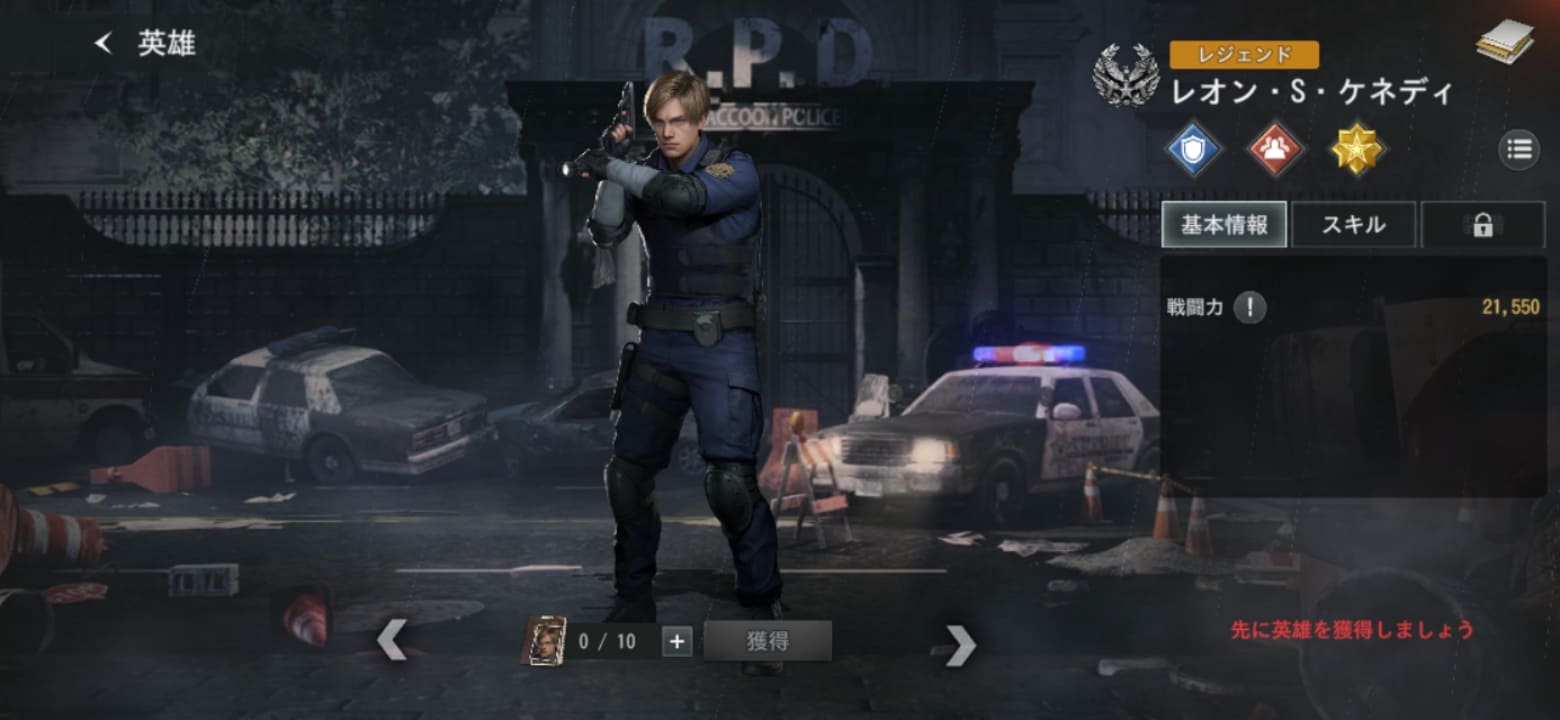This screenshot has width=1560, height=720.
Task: Open the locked padlock tab
Action: (1482, 225)
